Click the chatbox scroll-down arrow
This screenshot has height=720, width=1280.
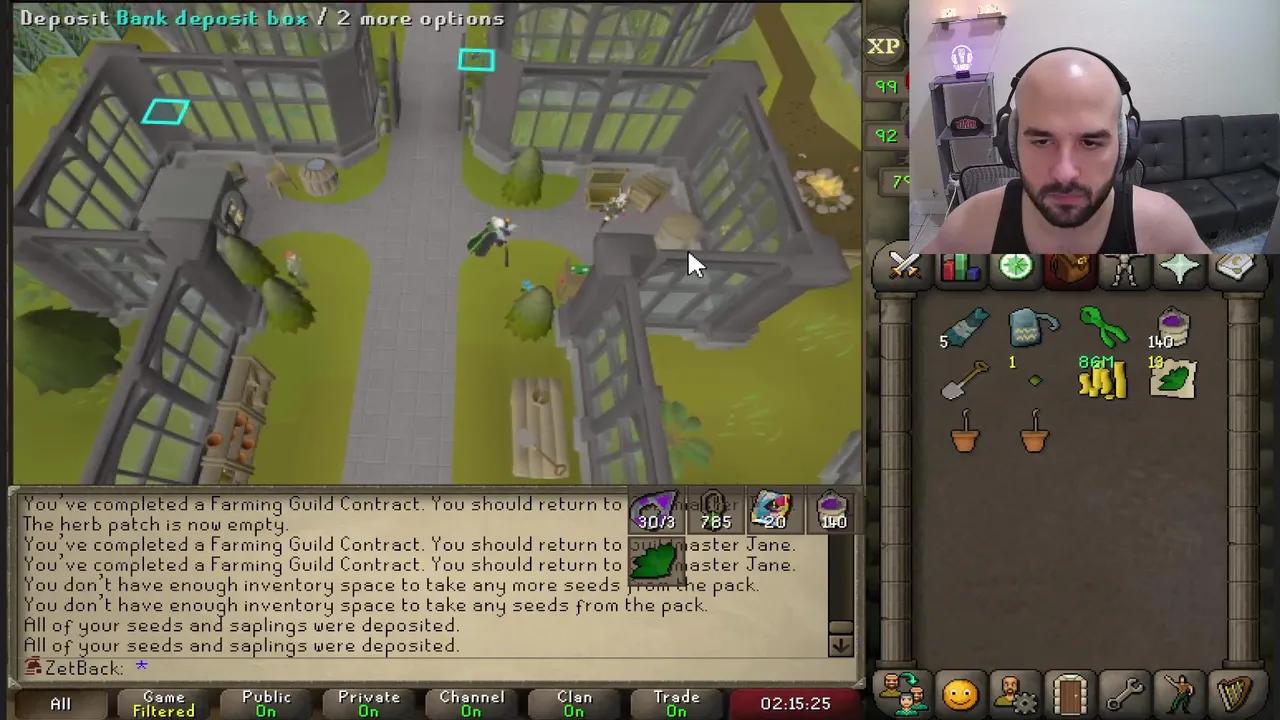(x=841, y=646)
